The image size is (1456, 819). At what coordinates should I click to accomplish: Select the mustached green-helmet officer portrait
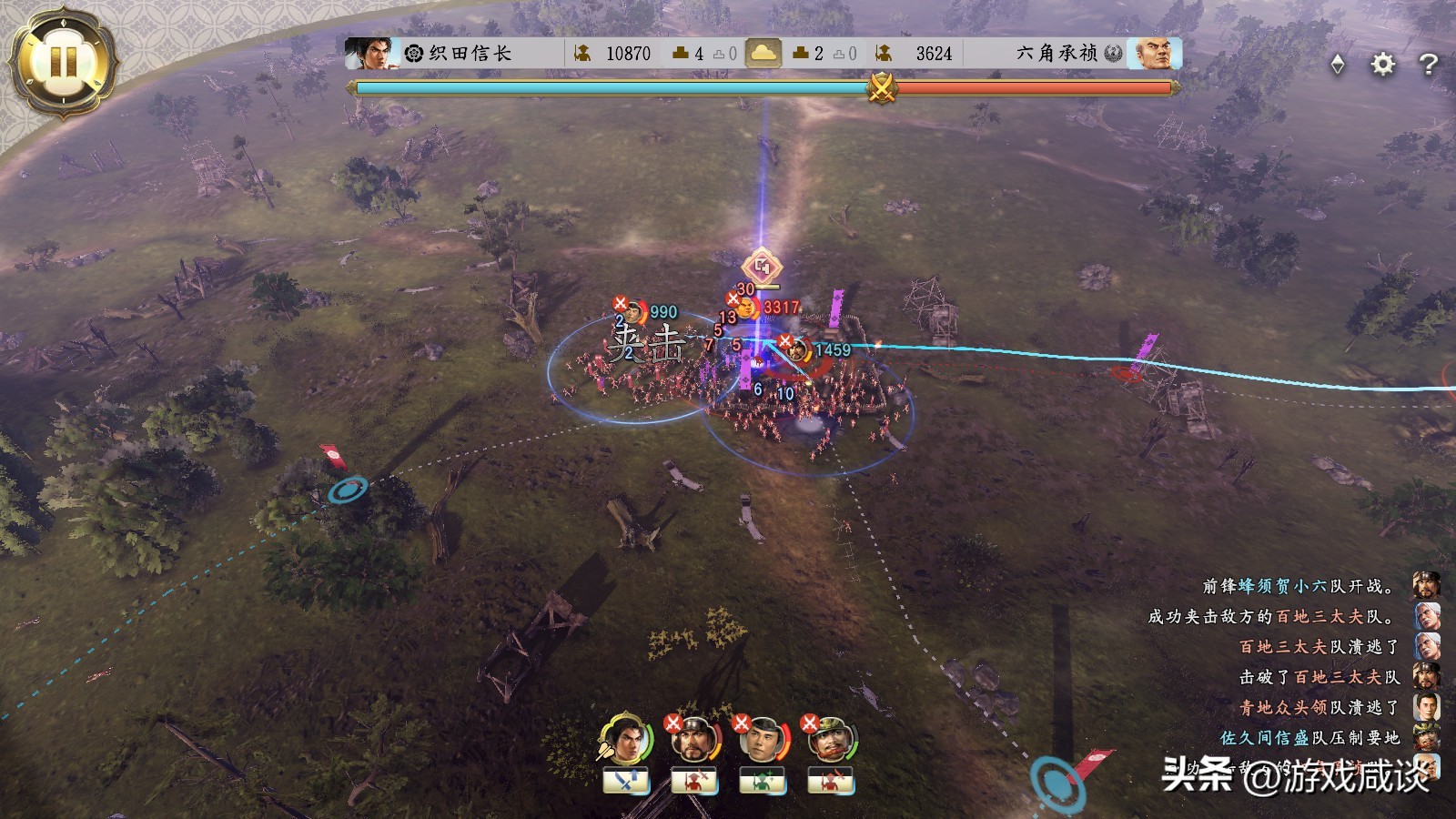[x=830, y=739]
